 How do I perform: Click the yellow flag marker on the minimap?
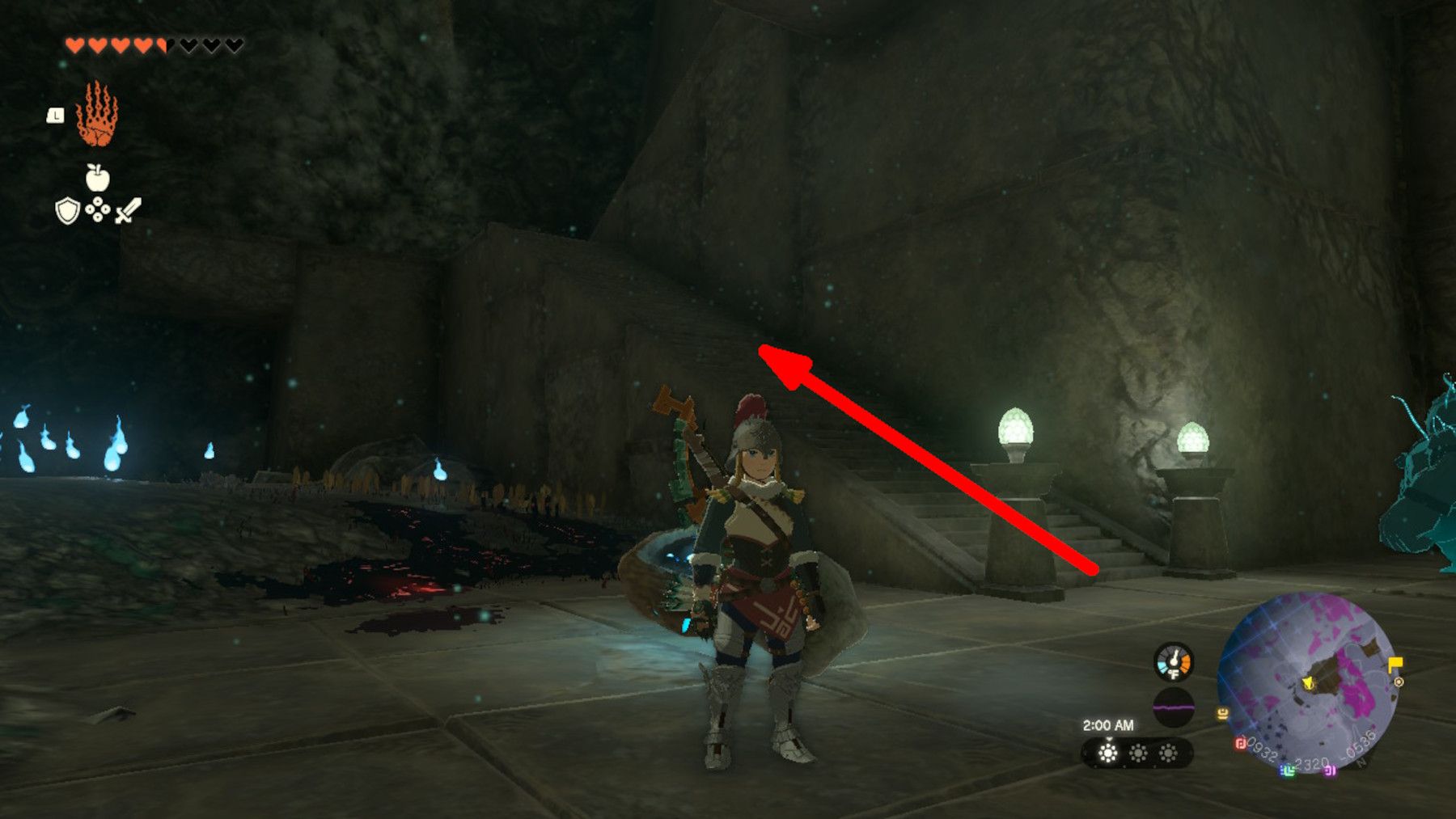tap(1395, 664)
